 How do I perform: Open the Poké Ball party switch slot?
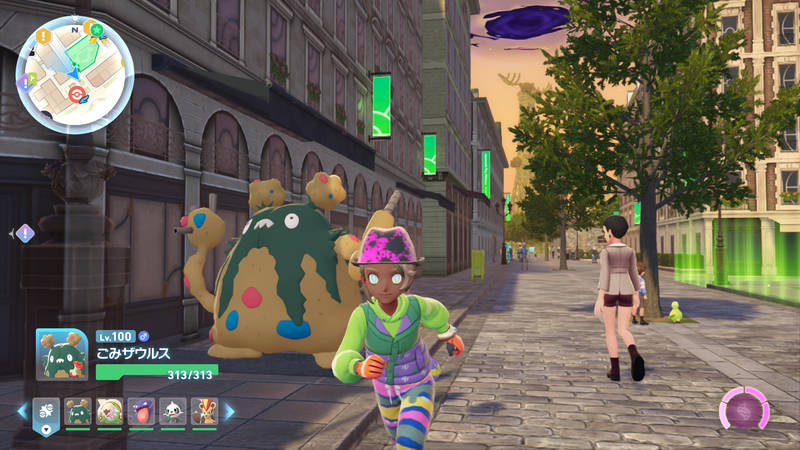(x=48, y=412)
